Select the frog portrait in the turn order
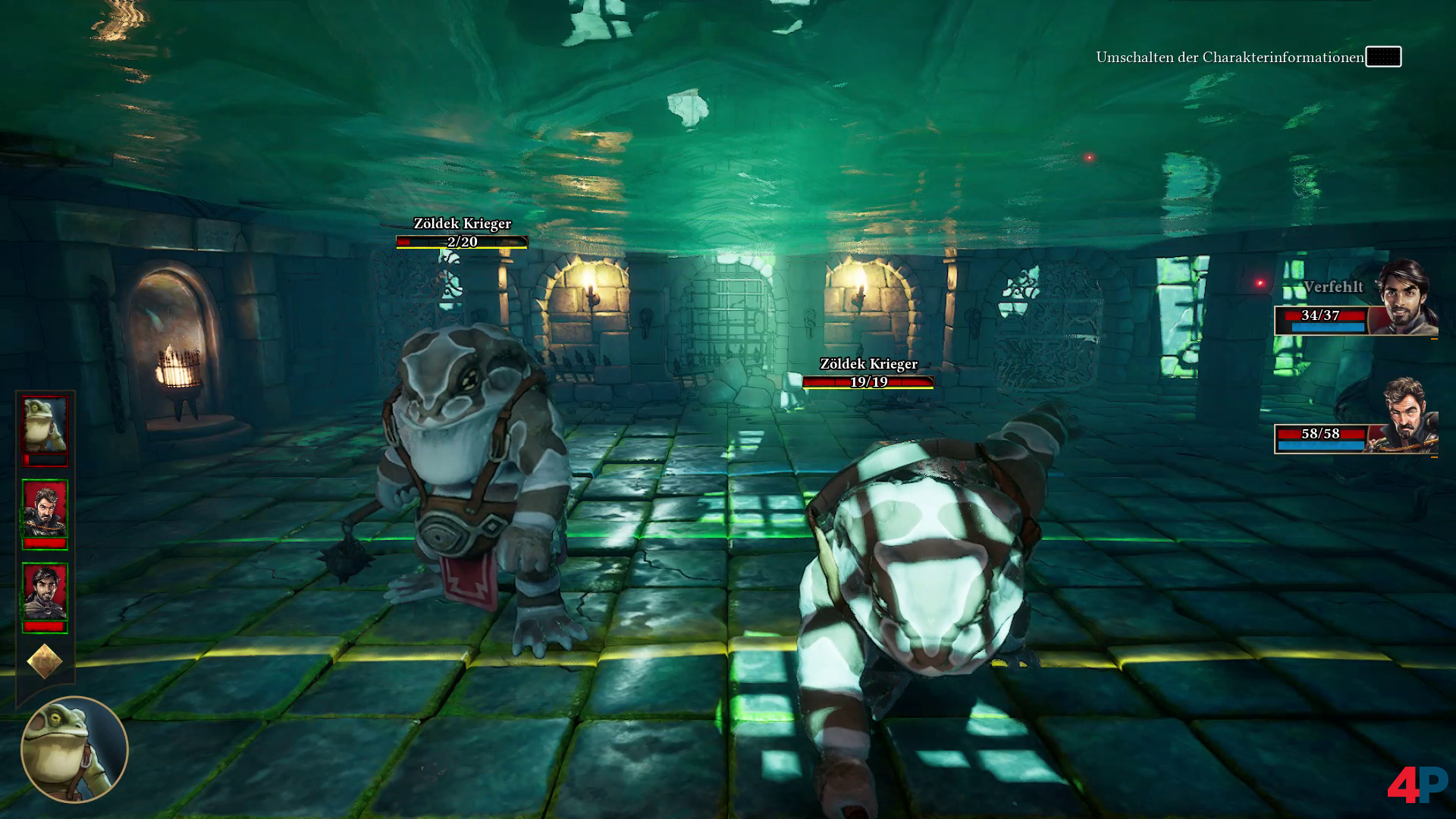This screenshot has height=819, width=1456. pyautogui.click(x=45, y=426)
